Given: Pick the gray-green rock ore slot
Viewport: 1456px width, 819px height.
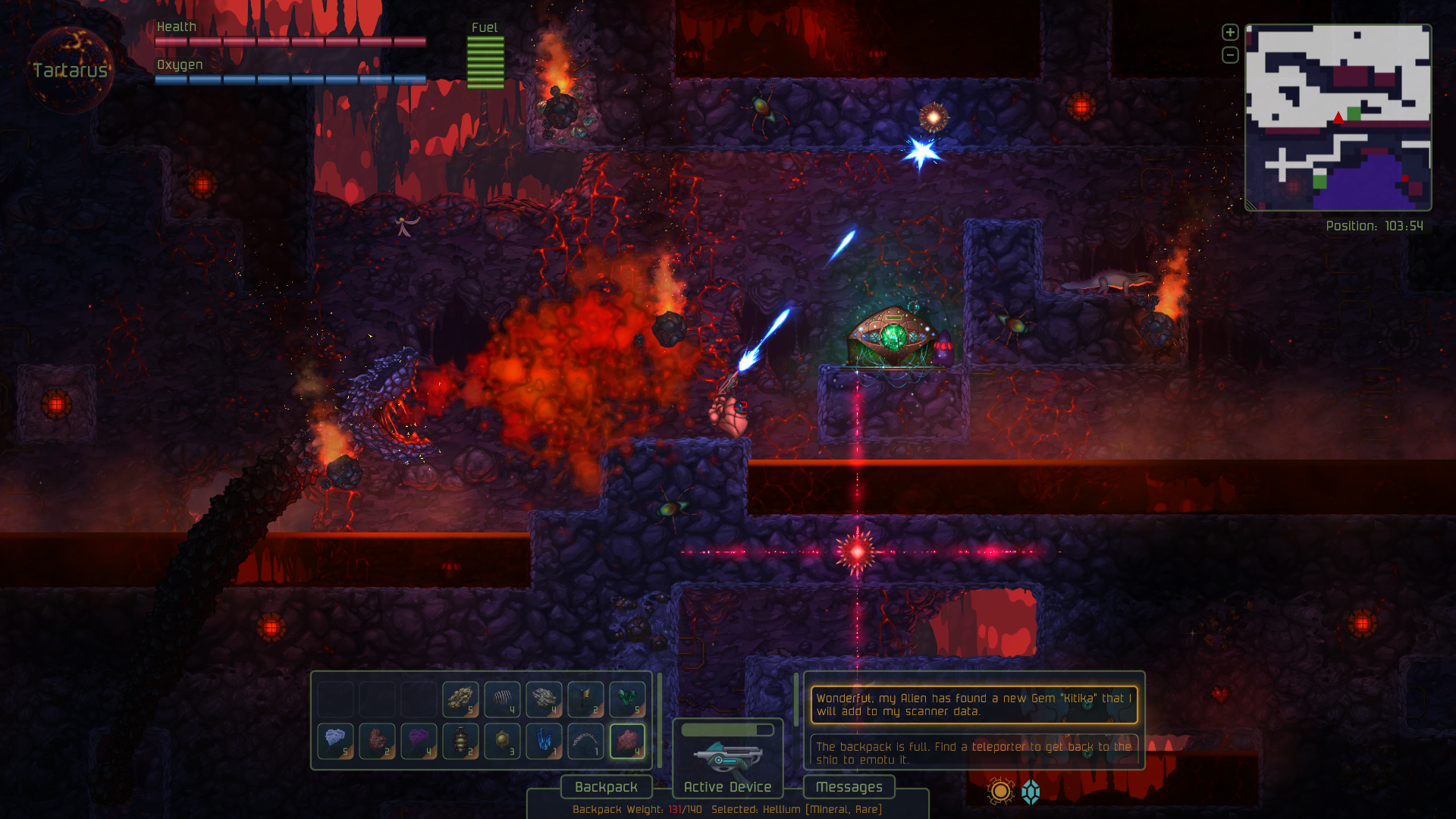Looking at the screenshot, I should 544,699.
